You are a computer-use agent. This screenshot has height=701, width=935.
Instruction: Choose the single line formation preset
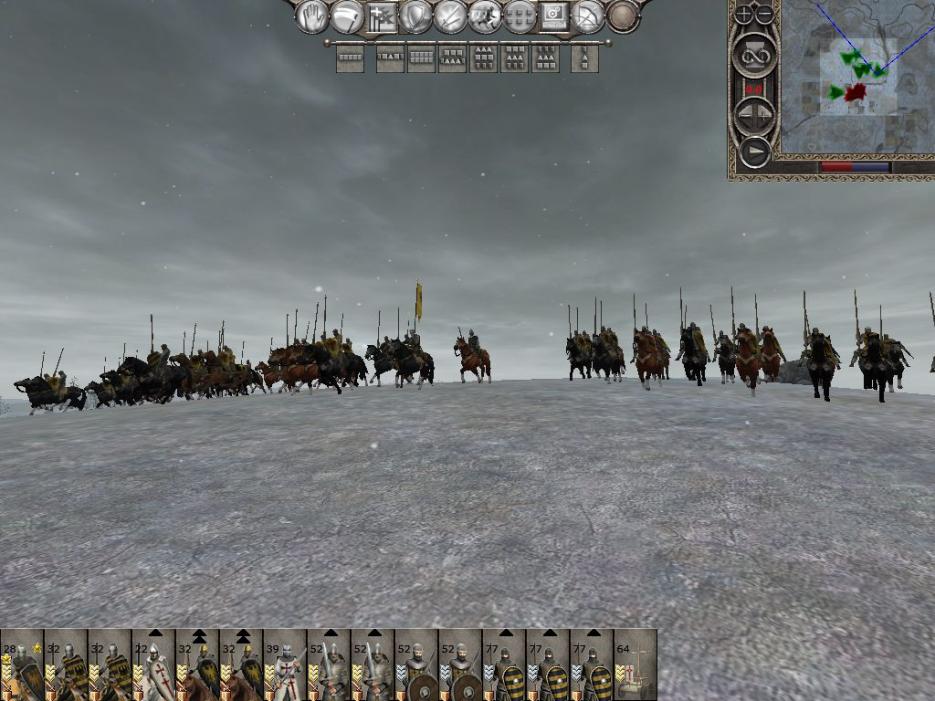pos(350,59)
